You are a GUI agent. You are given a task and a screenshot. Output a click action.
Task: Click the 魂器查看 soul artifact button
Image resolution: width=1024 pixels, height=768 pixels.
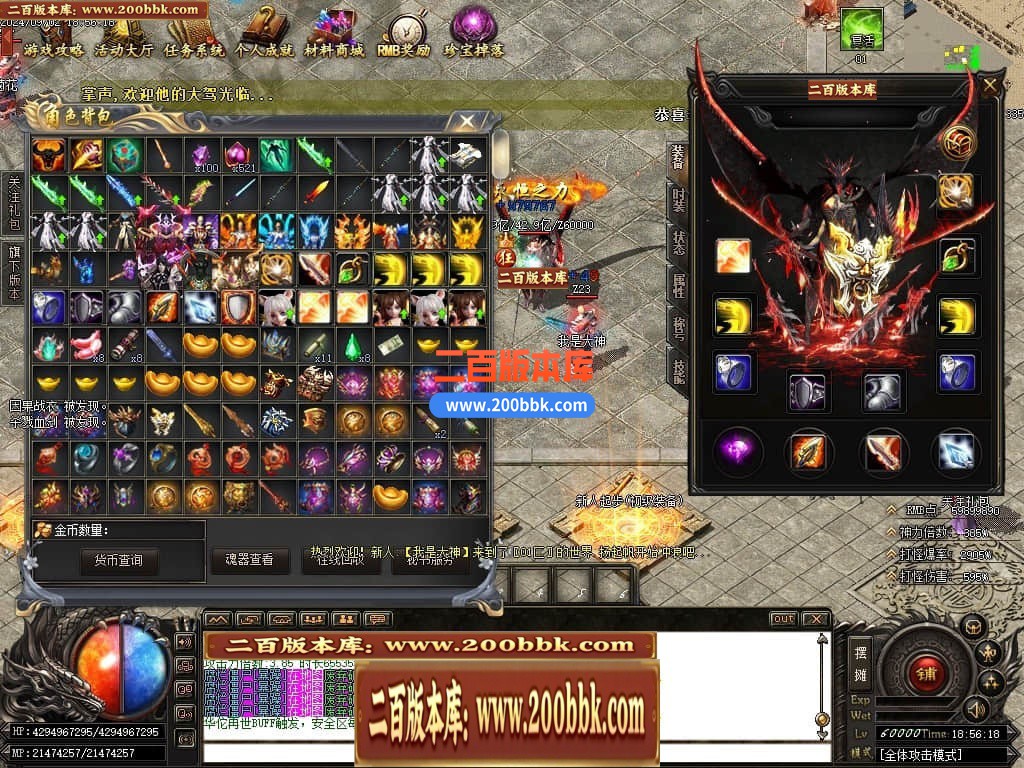(249, 560)
